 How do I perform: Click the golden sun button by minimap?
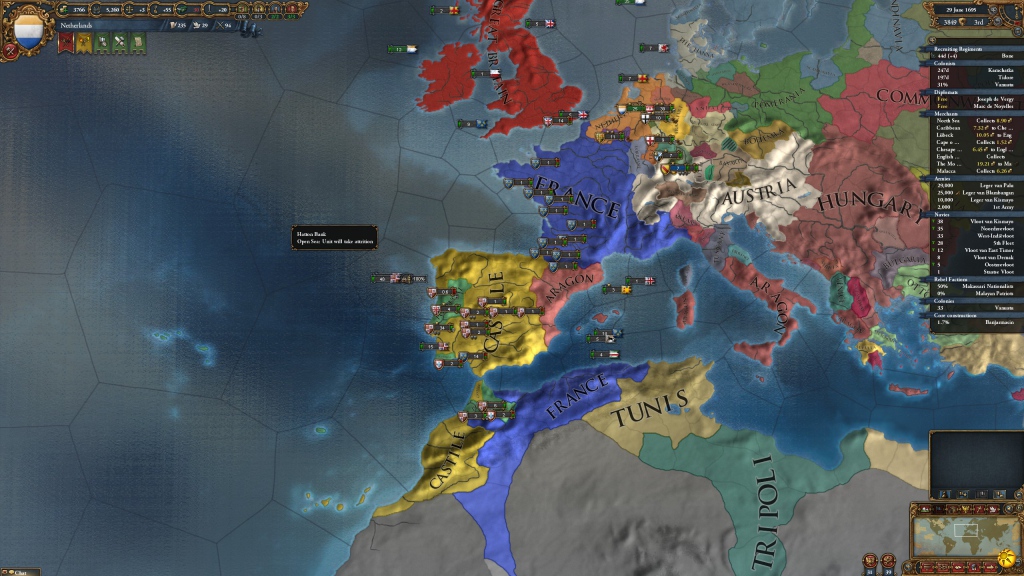click(x=1008, y=555)
